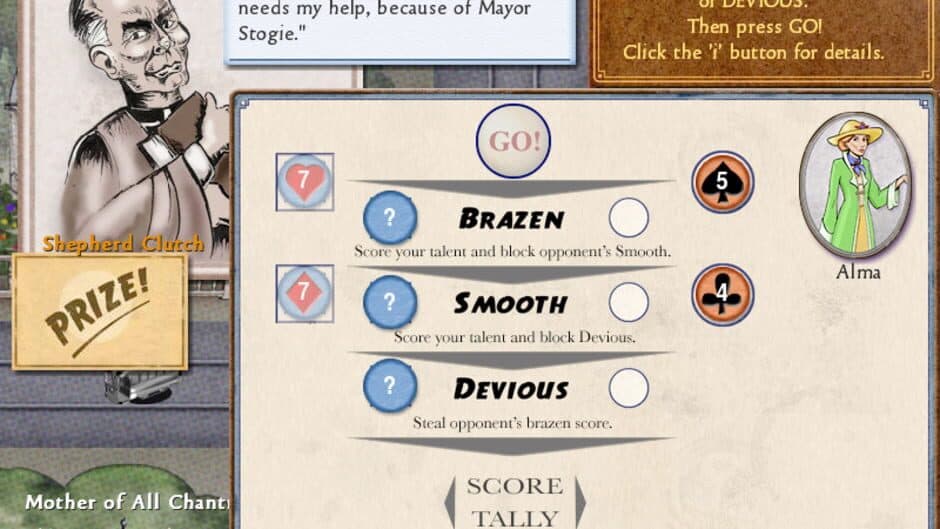
Task: Choose the blue Devious question slot
Action: point(389,386)
